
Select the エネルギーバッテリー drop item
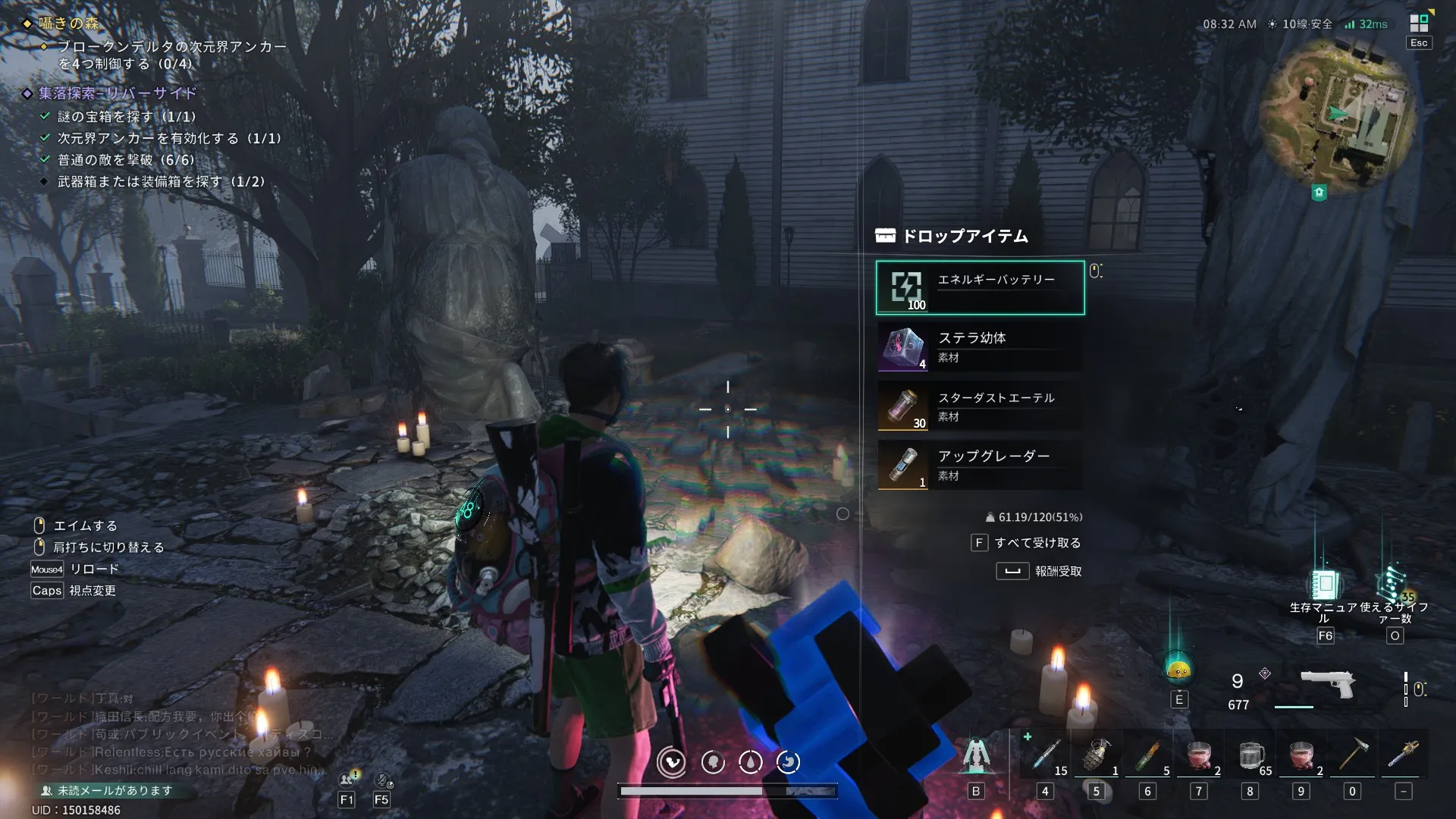pyautogui.click(x=980, y=287)
